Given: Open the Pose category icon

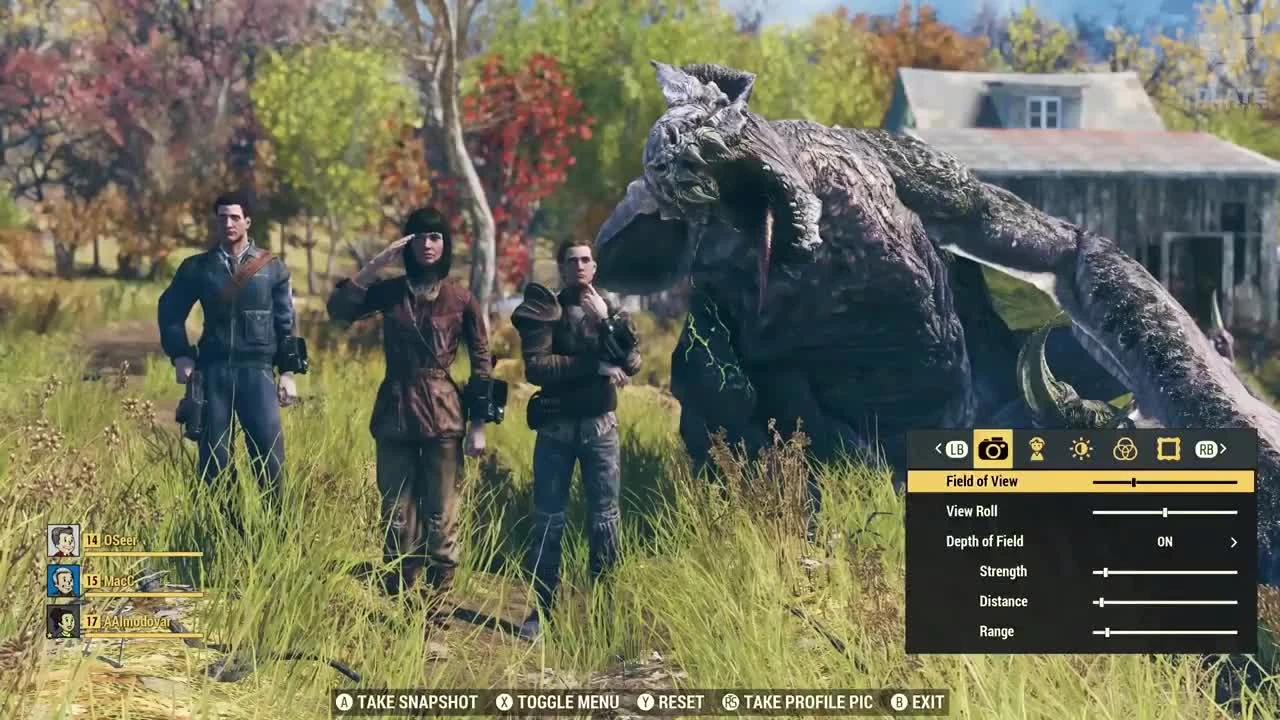Looking at the screenshot, I should 1038,450.
